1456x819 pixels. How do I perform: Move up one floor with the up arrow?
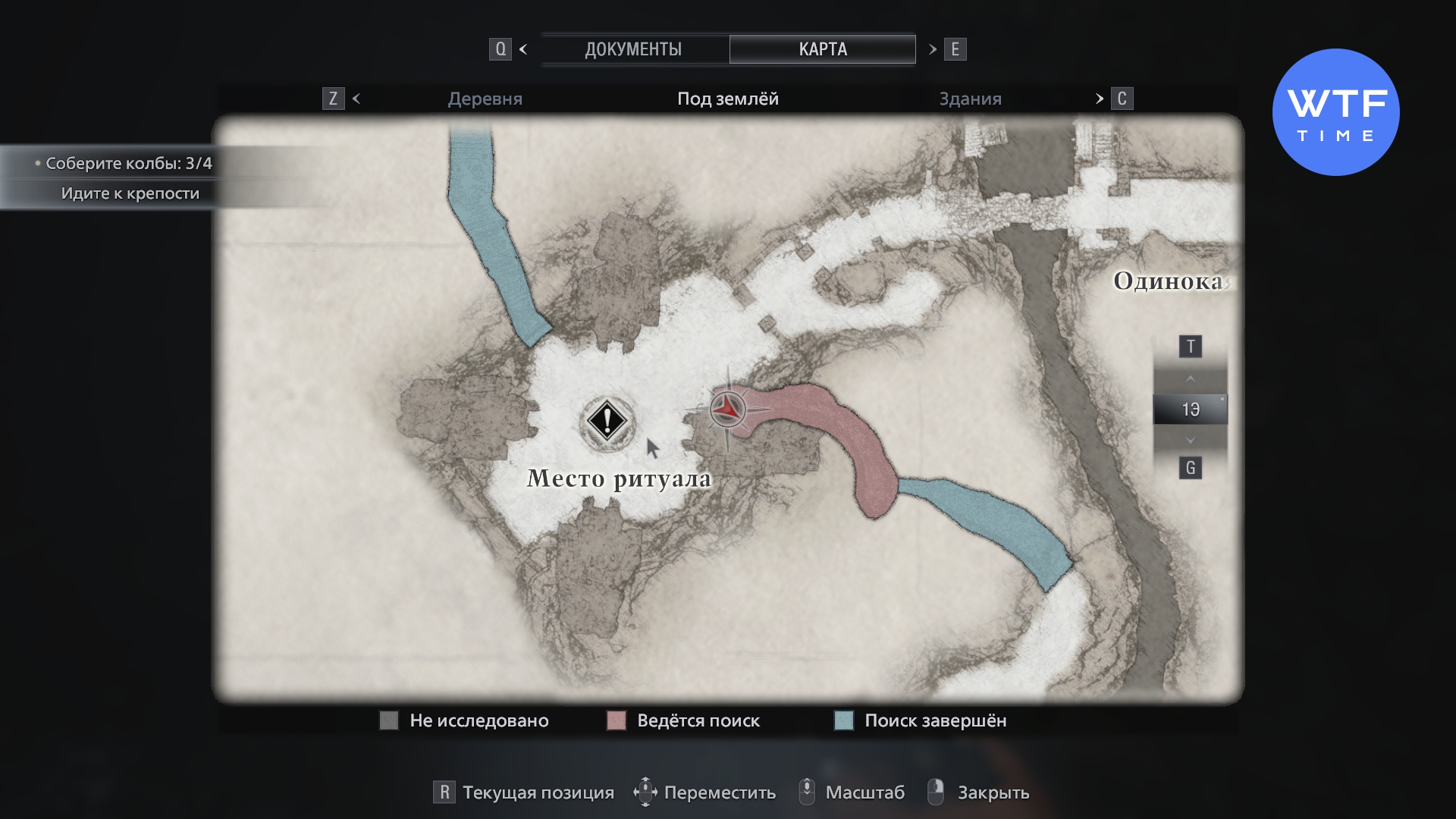coord(1190,378)
